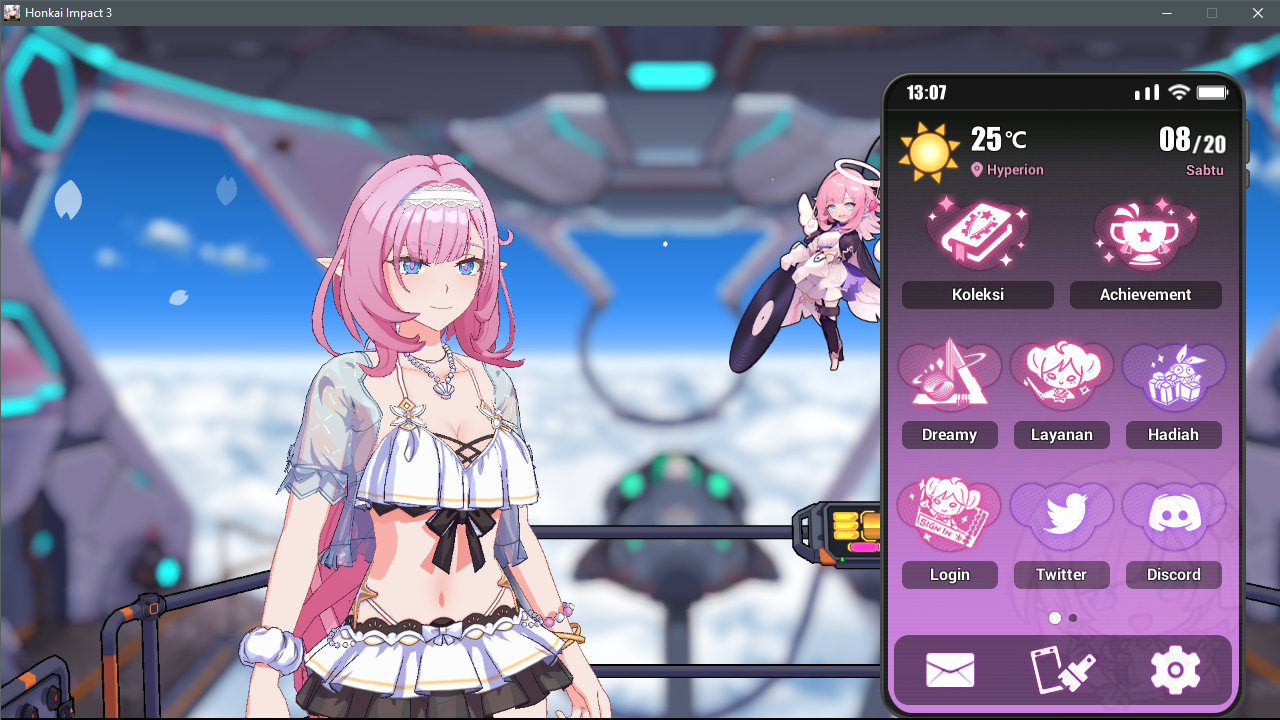Open the Achievement trophy icon

pyautogui.click(x=1145, y=232)
